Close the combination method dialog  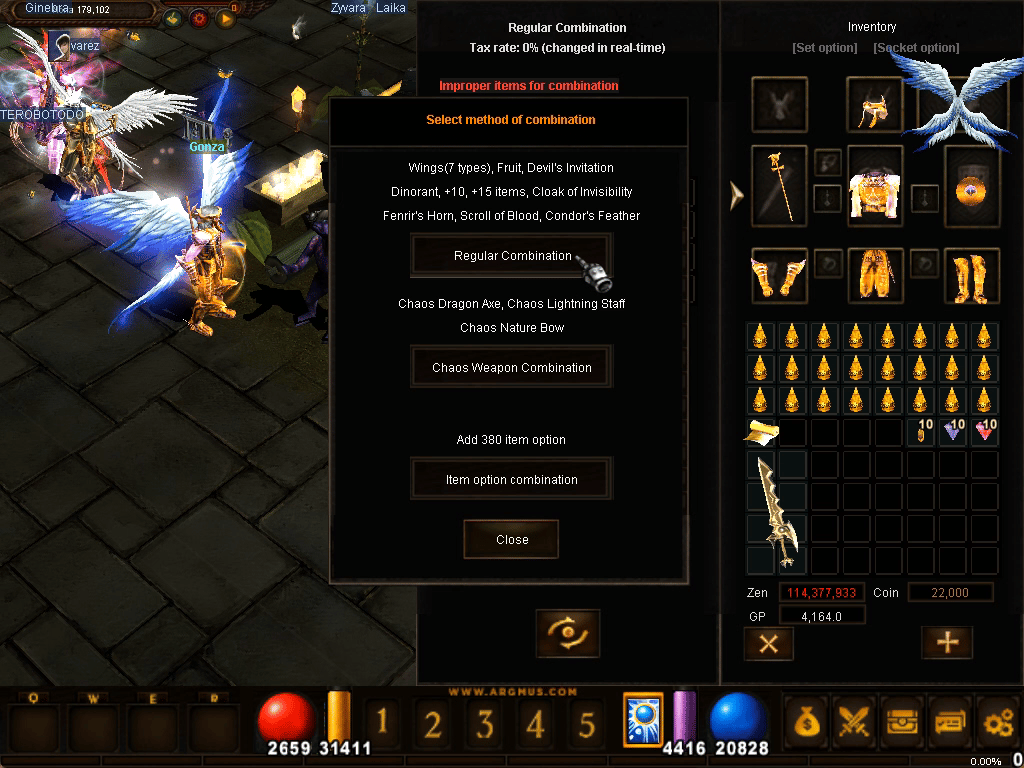point(511,540)
